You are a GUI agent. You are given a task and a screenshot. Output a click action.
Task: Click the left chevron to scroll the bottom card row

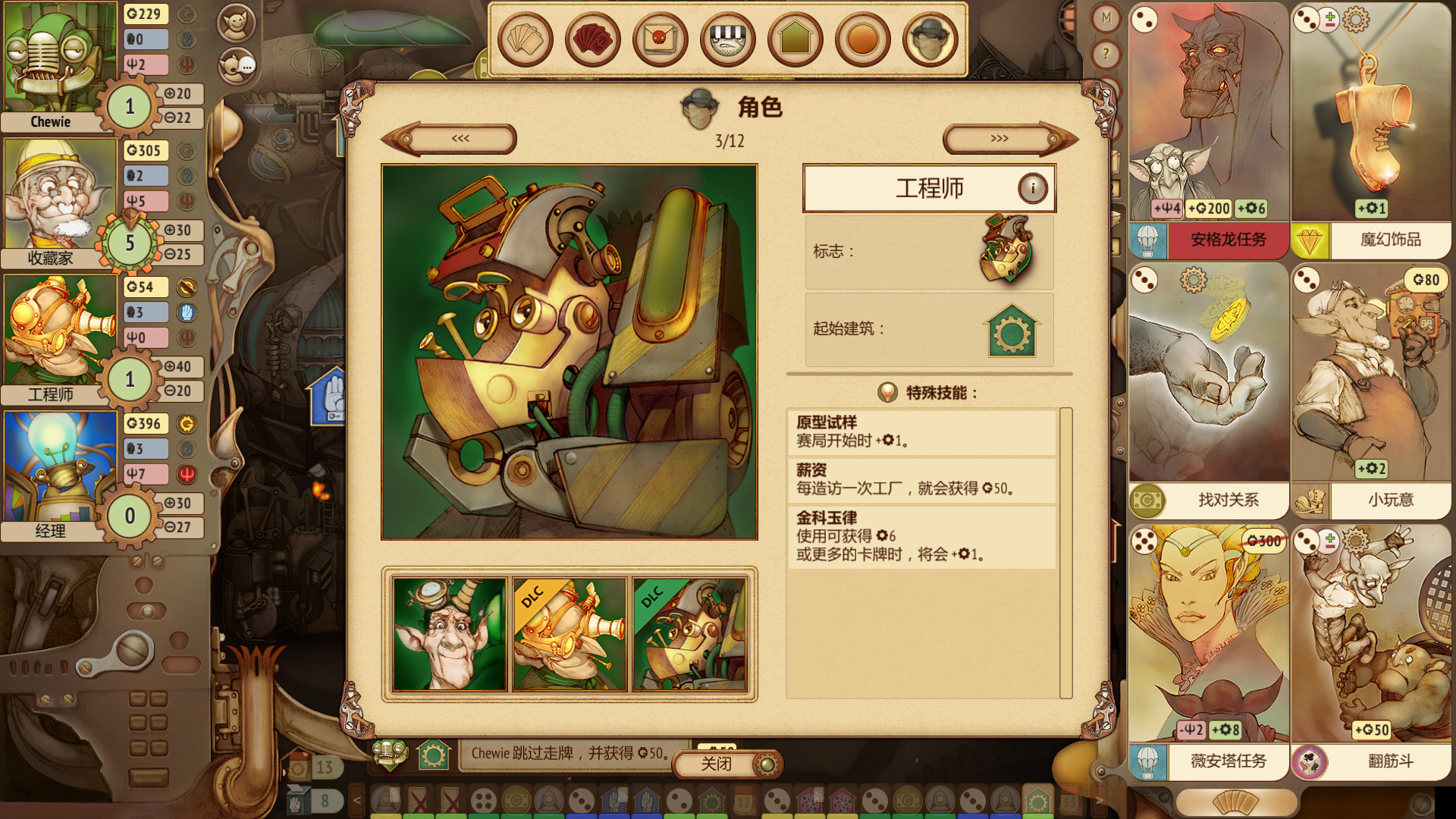tap(358, 799)
